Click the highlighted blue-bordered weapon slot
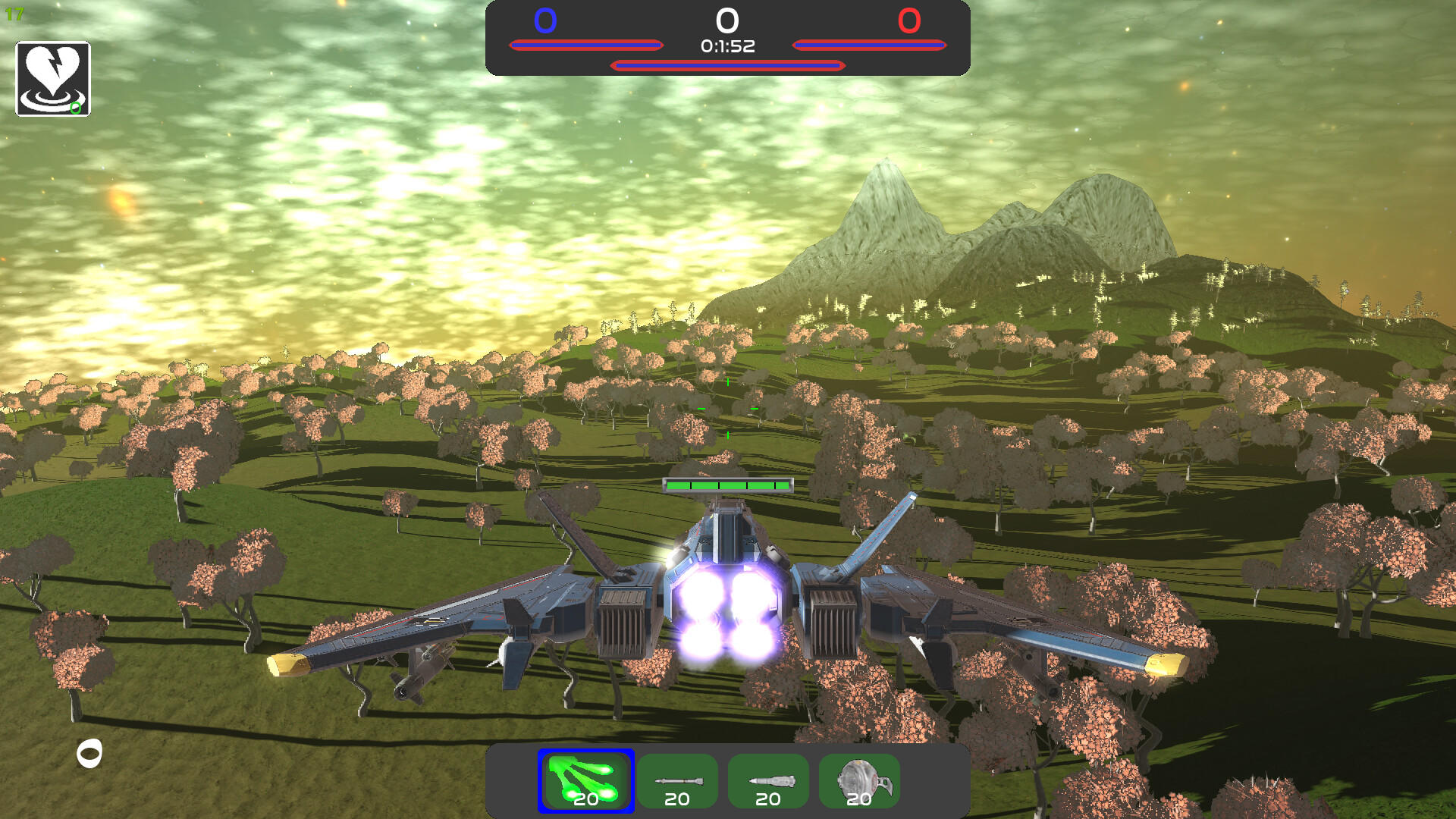1456x819 pixels. (585, 780)
